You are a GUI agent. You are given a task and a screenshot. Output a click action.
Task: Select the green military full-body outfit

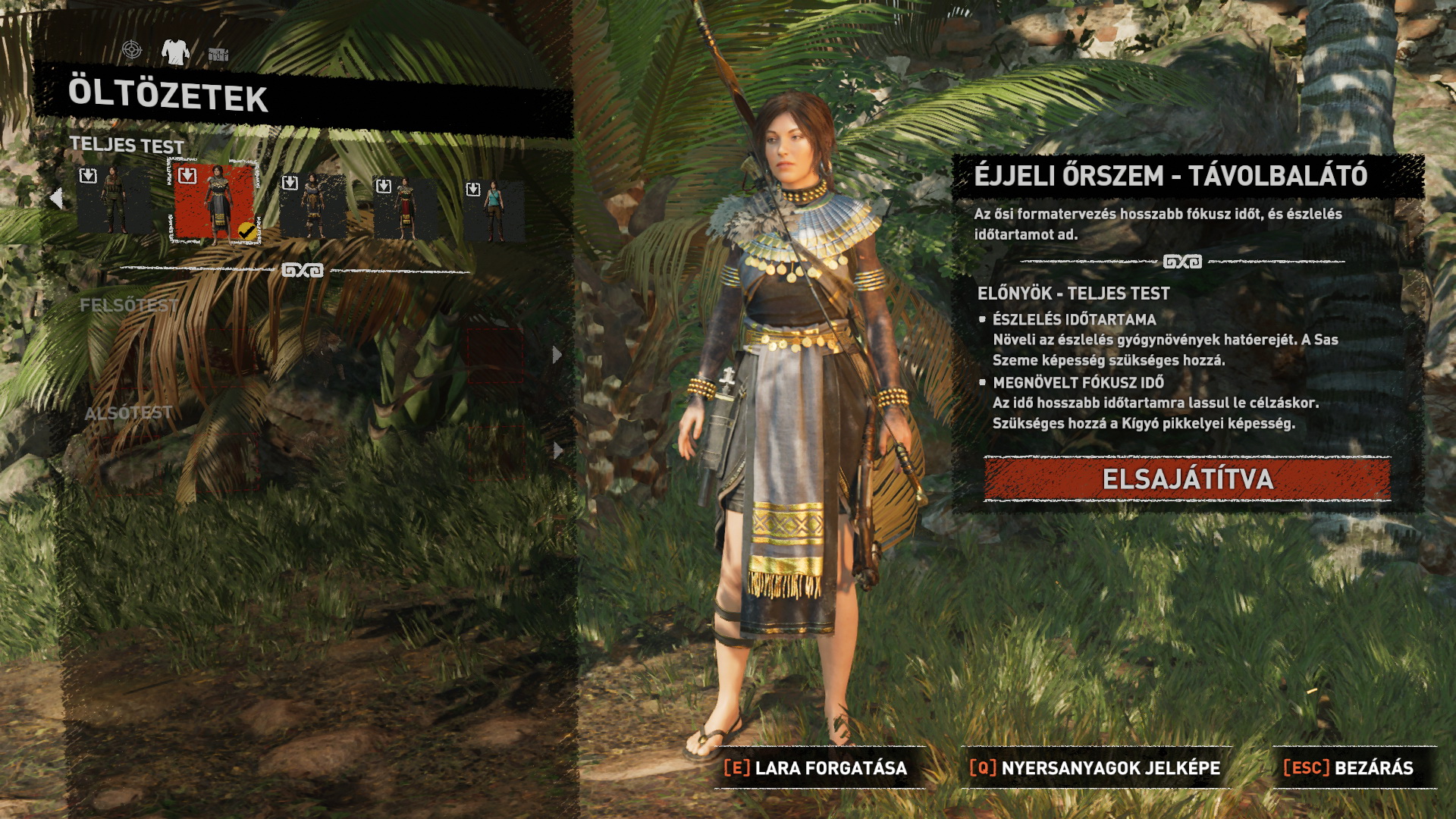(114, 201)
